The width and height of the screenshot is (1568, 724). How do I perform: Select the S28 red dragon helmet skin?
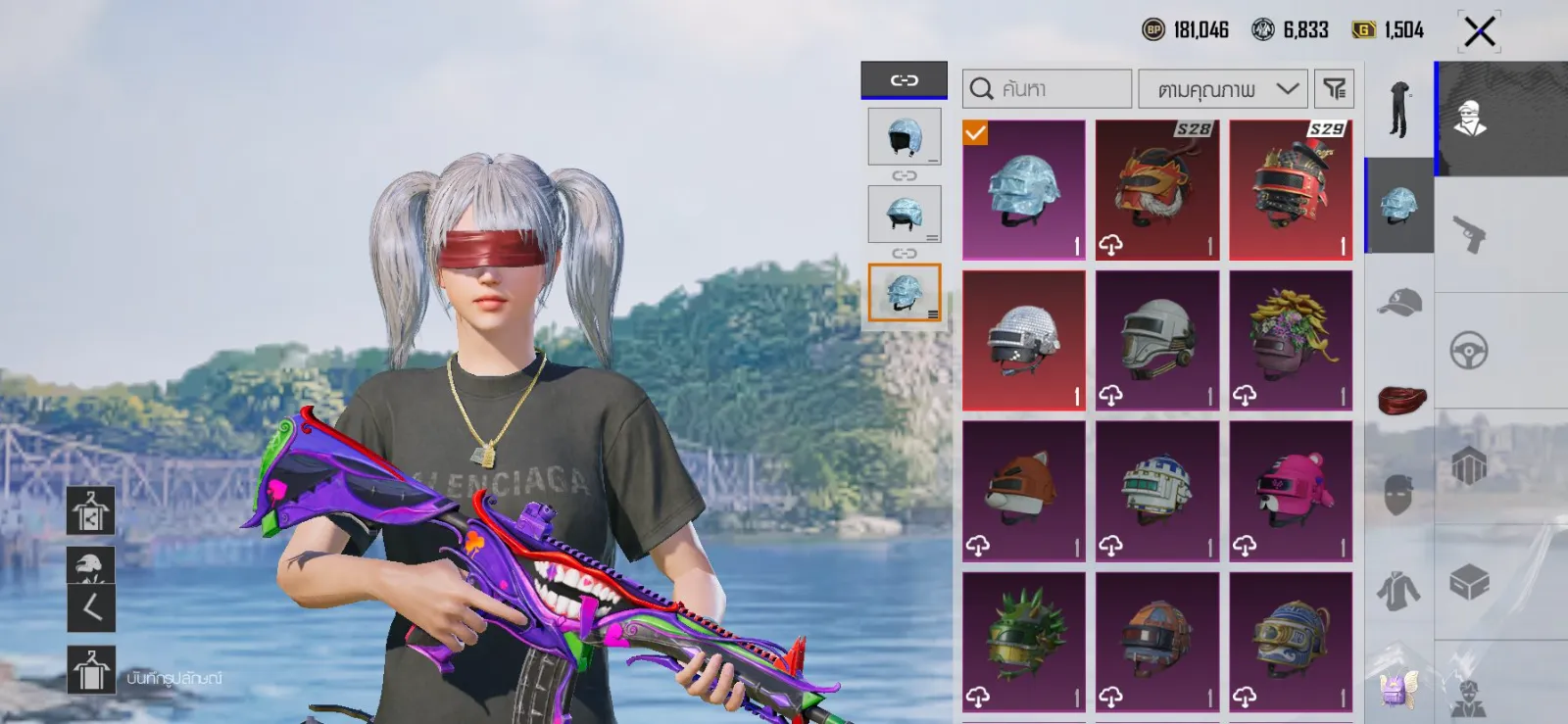(x=1157, y=190)
